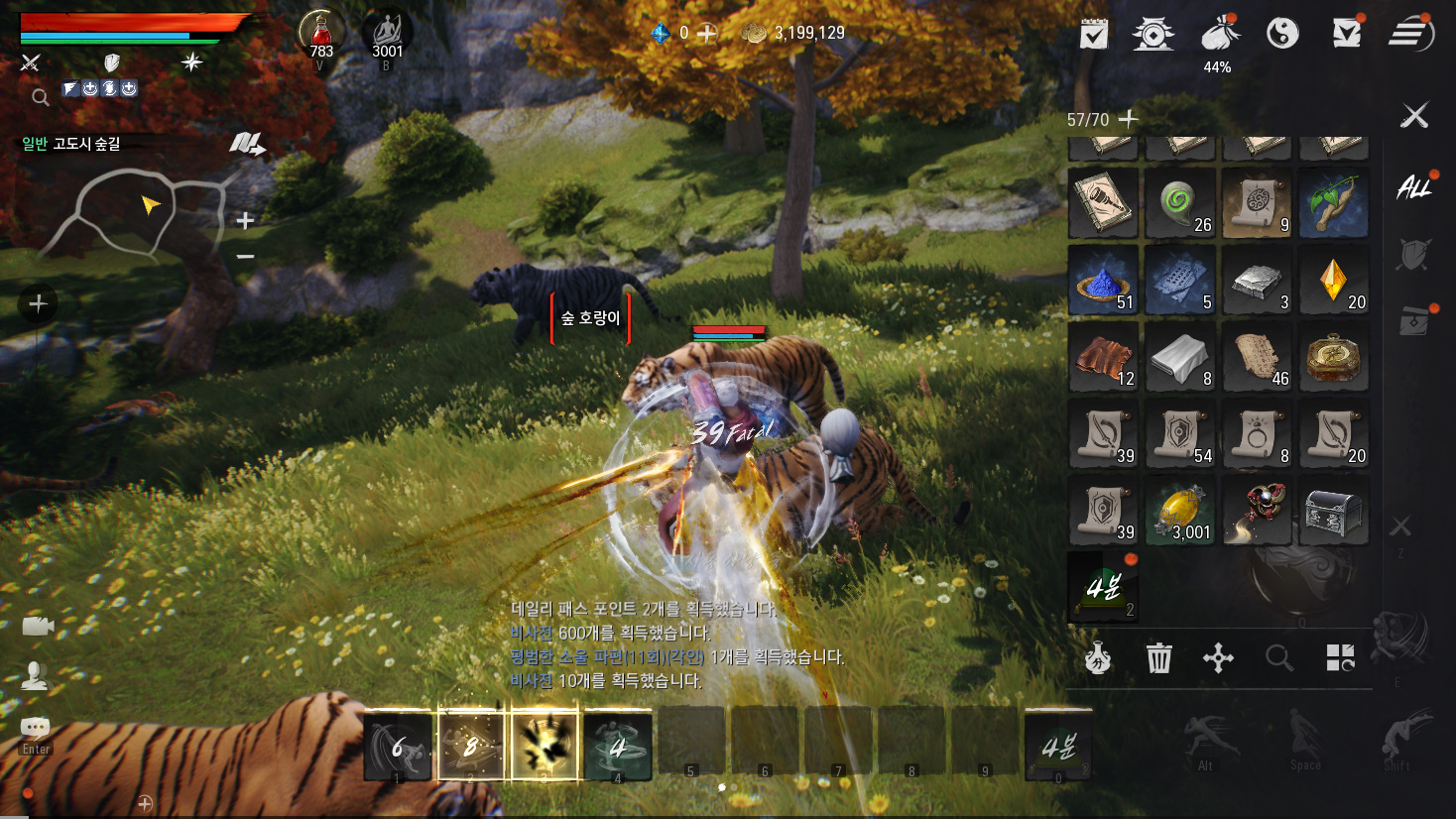Zoom out the minimap
The height and width of the screenshot is (819, 1456).
[245, 257]
